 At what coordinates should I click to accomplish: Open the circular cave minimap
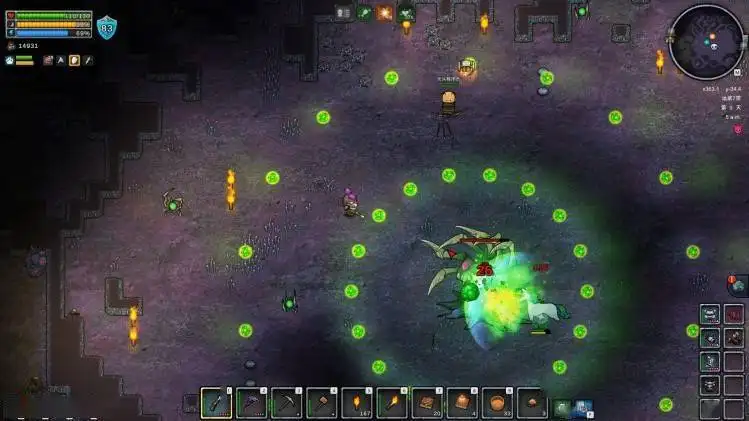pos(707,41)
